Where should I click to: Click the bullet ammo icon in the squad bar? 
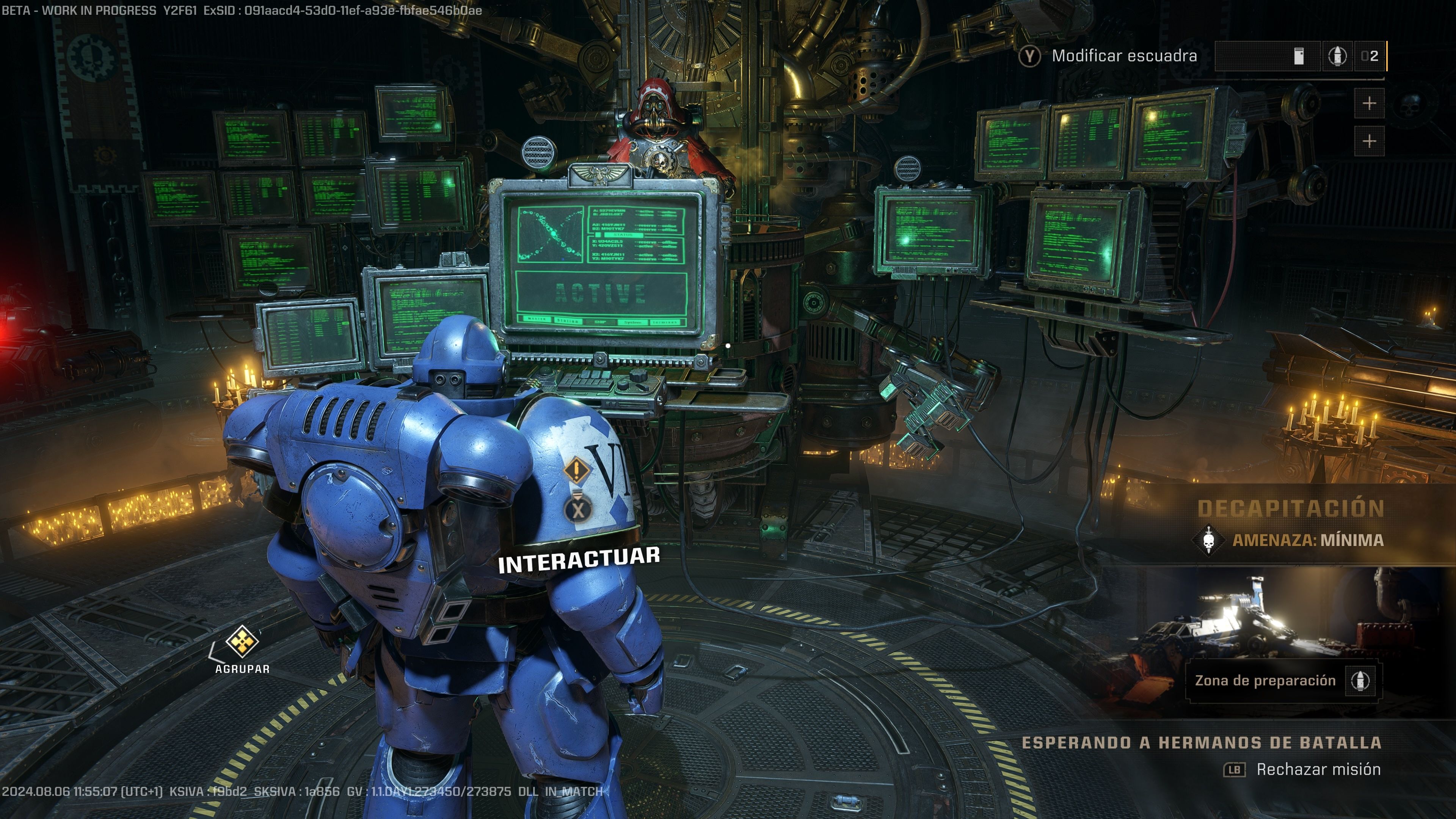(x=1338, y=58)
